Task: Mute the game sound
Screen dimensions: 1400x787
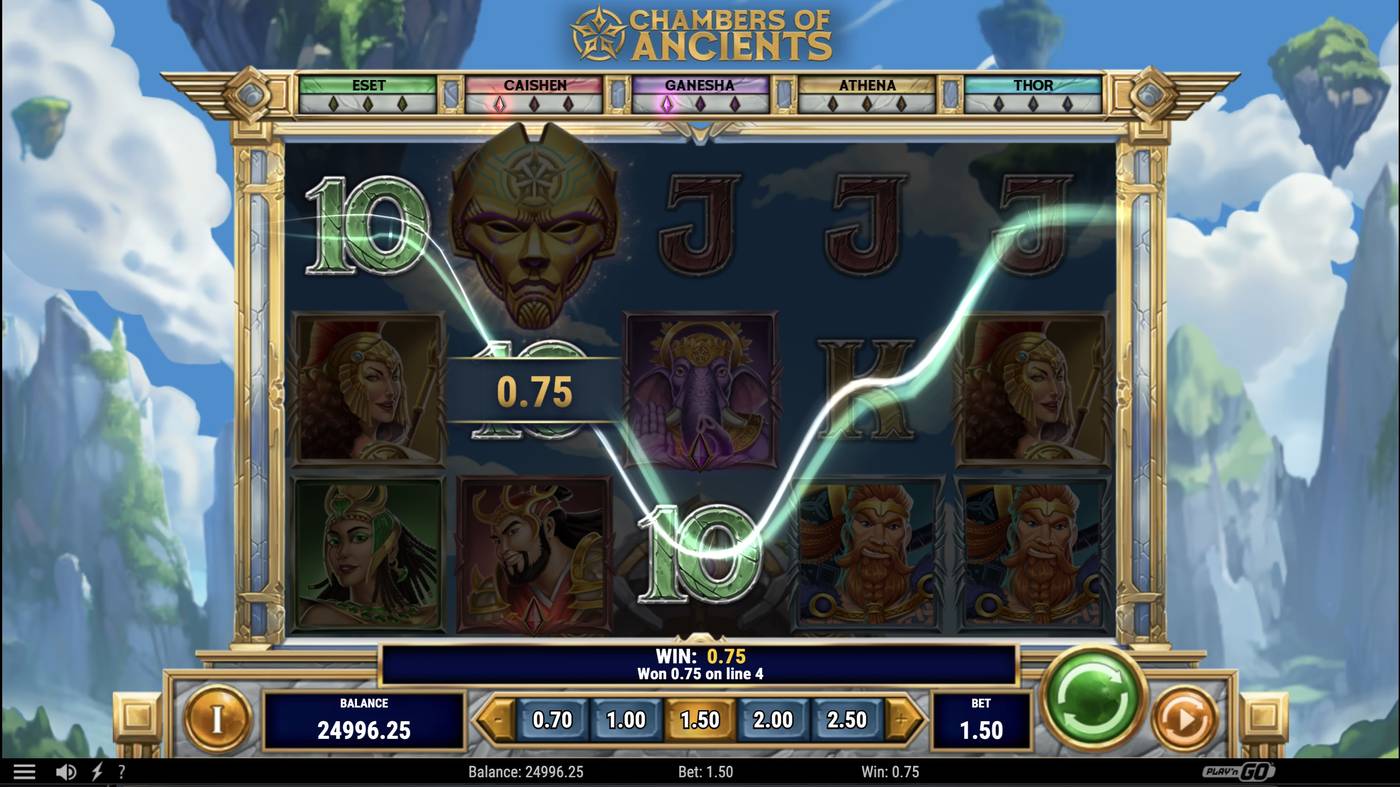Action: [64, 771]
